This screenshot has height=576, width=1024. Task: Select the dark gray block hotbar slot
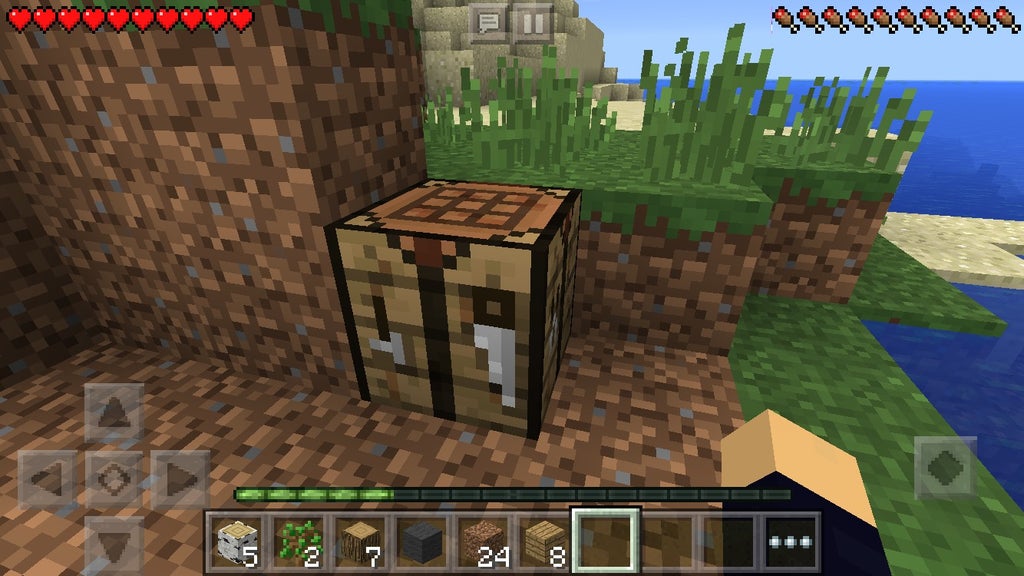[x=421, y=542]
